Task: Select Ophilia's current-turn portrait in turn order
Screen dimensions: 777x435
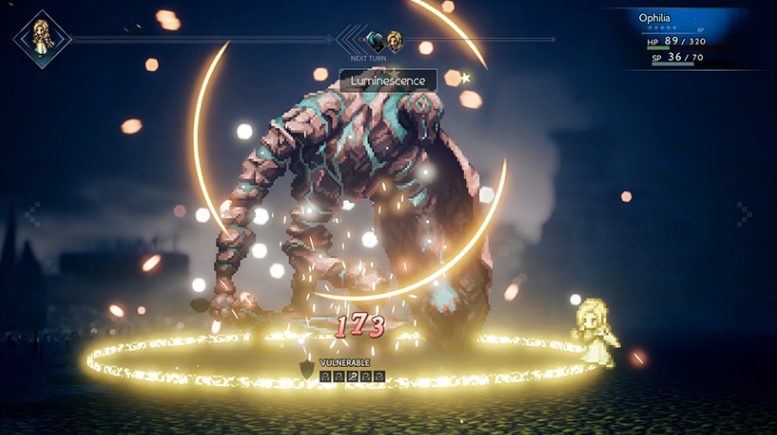Action: [x=42, y=39]
